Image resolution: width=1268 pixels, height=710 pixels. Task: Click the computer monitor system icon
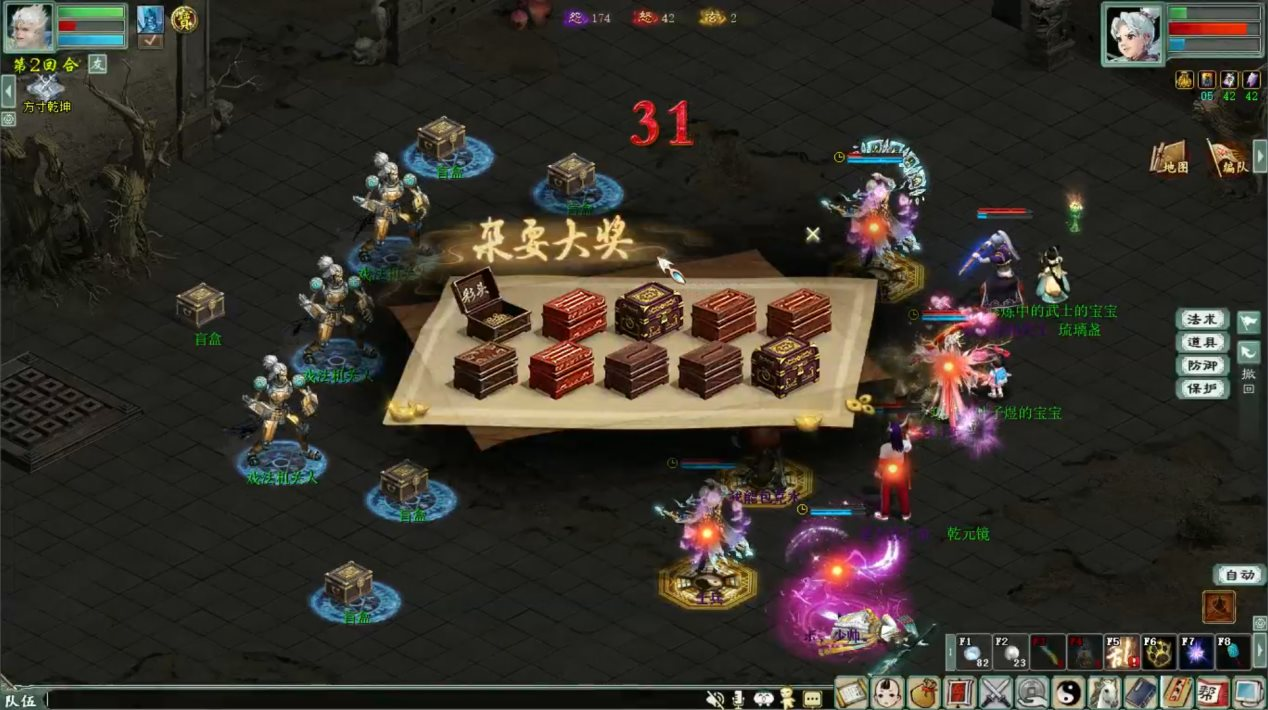1248,692
